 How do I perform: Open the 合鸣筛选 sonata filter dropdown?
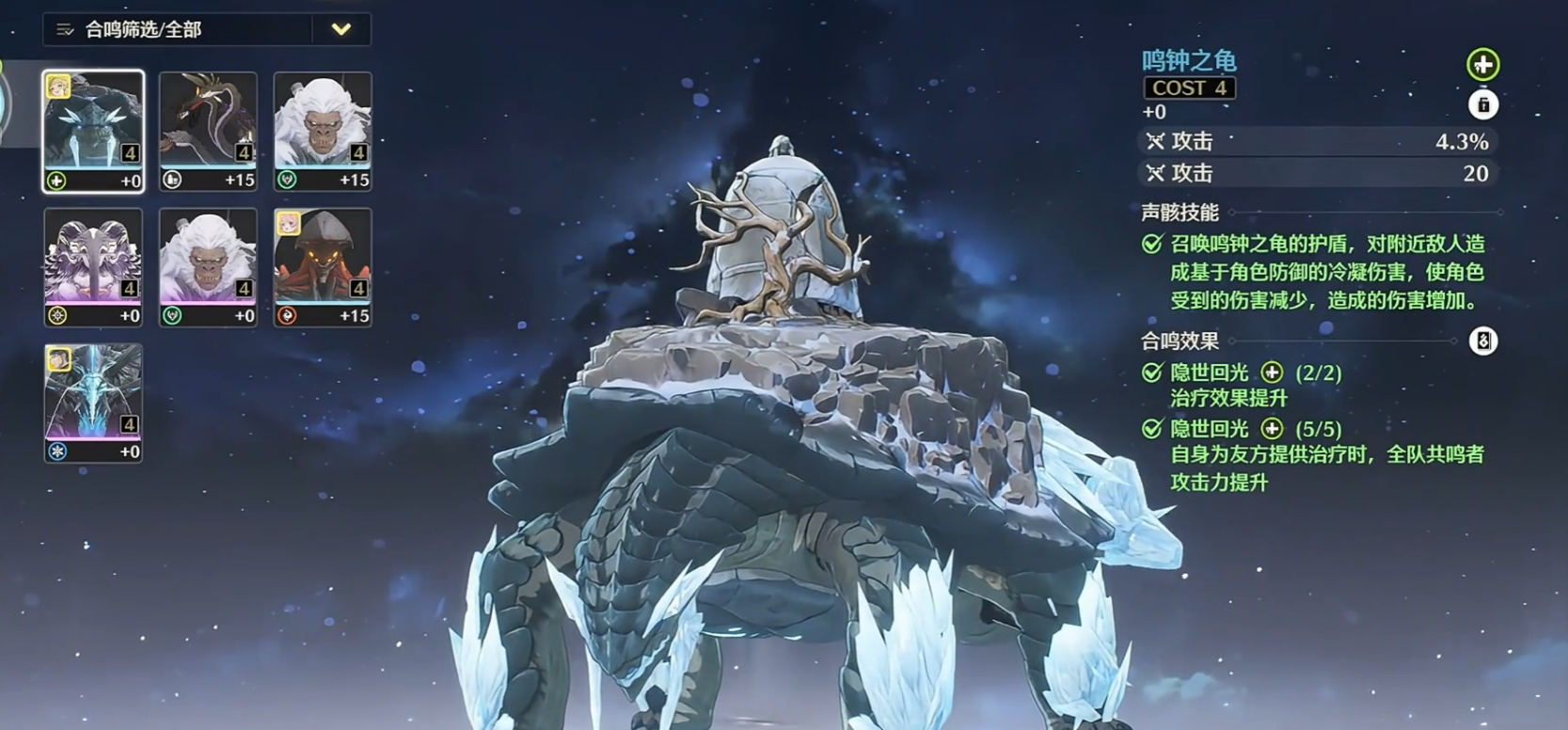point(341,30)
